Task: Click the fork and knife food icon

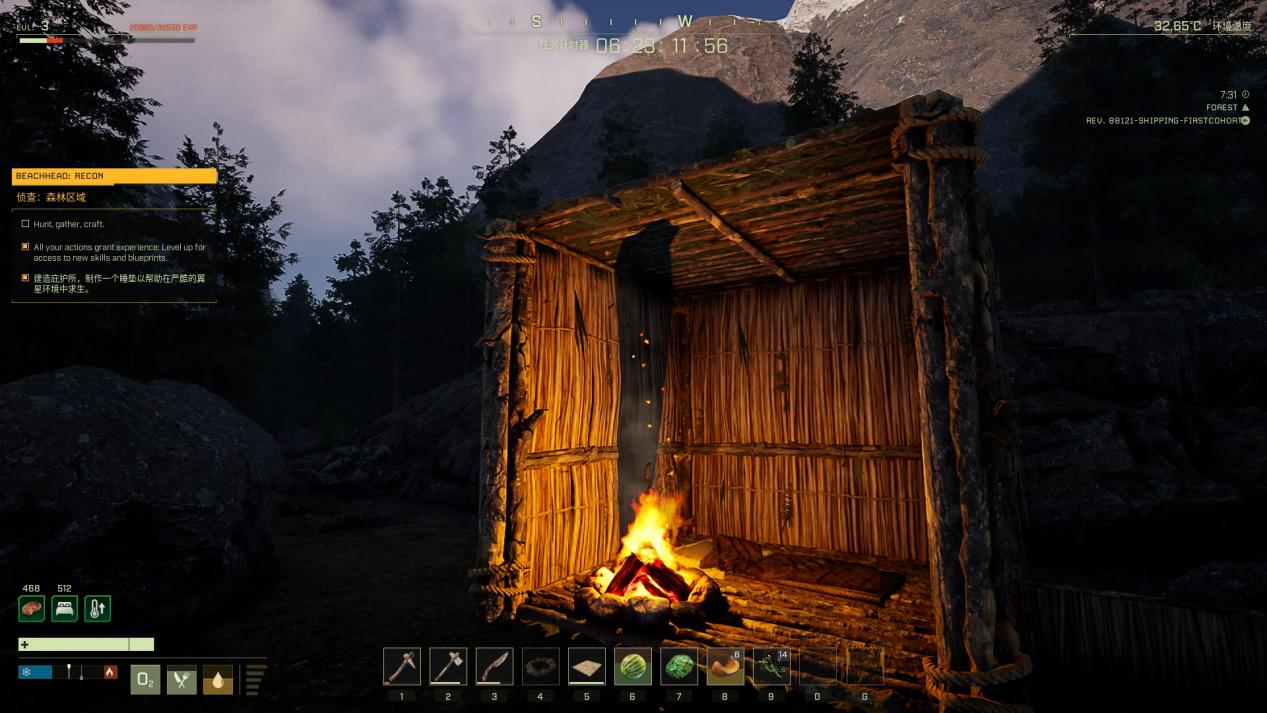Action: pyautogui.click(x=181, y=680)
